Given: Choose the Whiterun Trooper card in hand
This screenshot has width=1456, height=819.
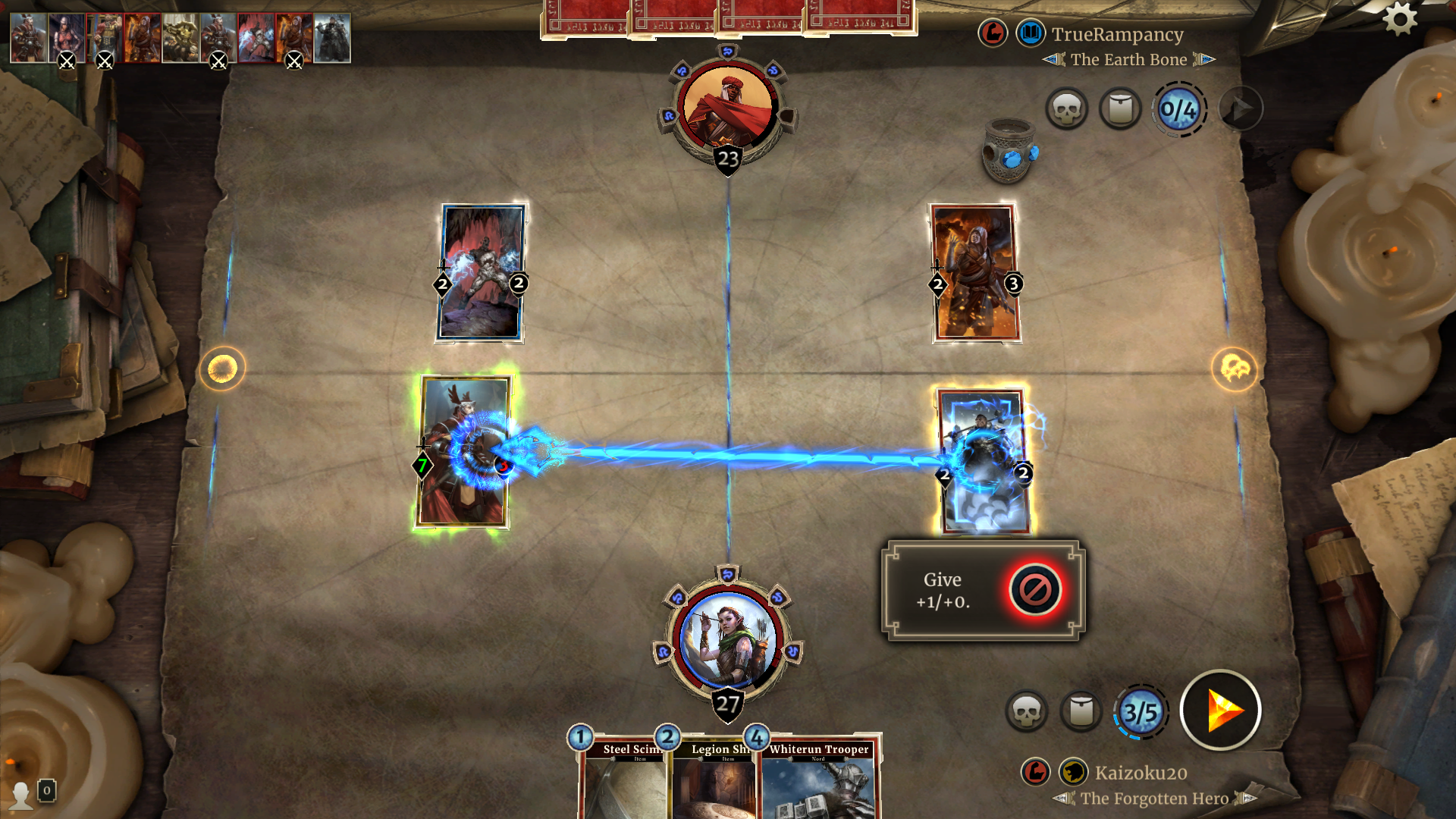Looking at the screenshot, I should pyautogui.click(x=819, y=781).
